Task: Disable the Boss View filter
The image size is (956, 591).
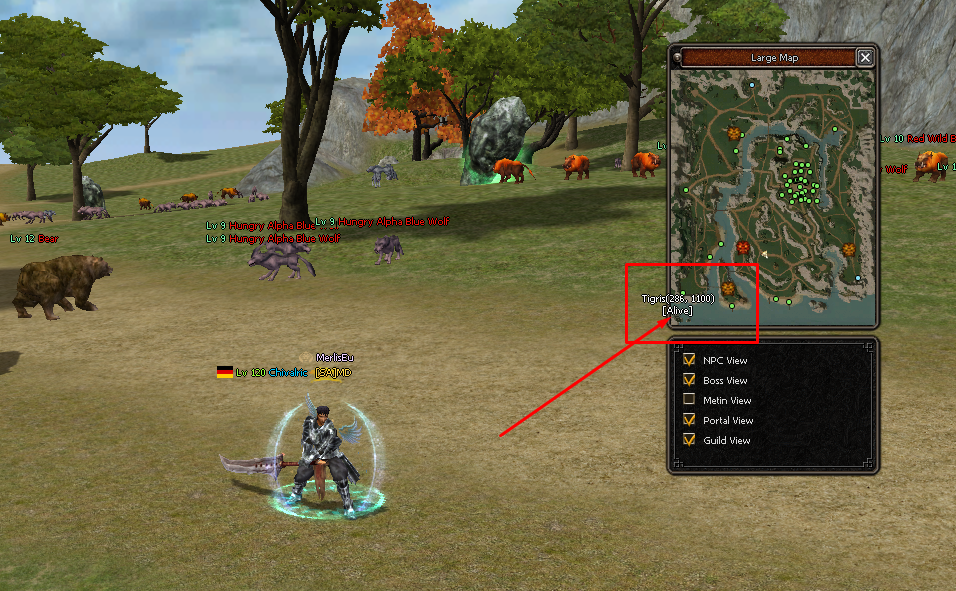Action: (688, 380)
